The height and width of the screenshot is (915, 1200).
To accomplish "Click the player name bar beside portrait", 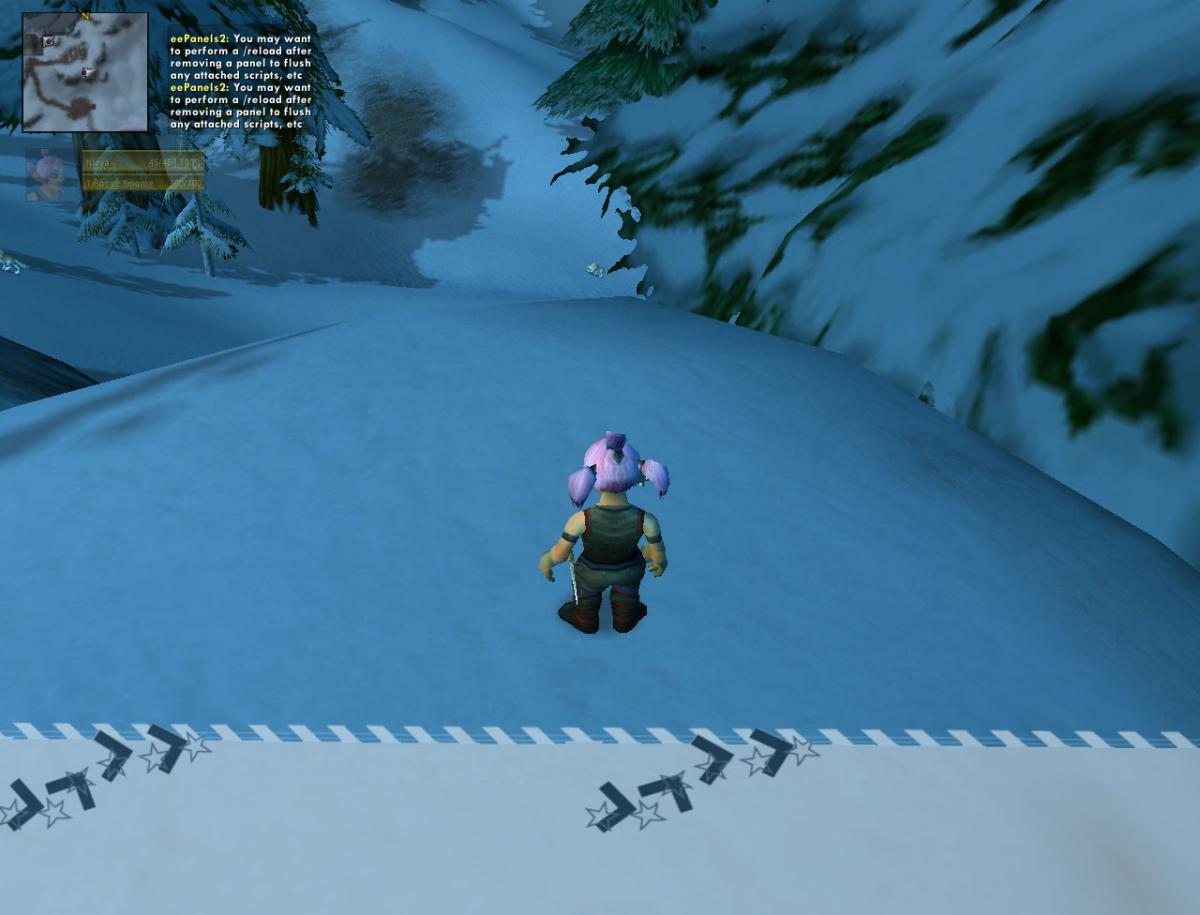I will (142, 162).
